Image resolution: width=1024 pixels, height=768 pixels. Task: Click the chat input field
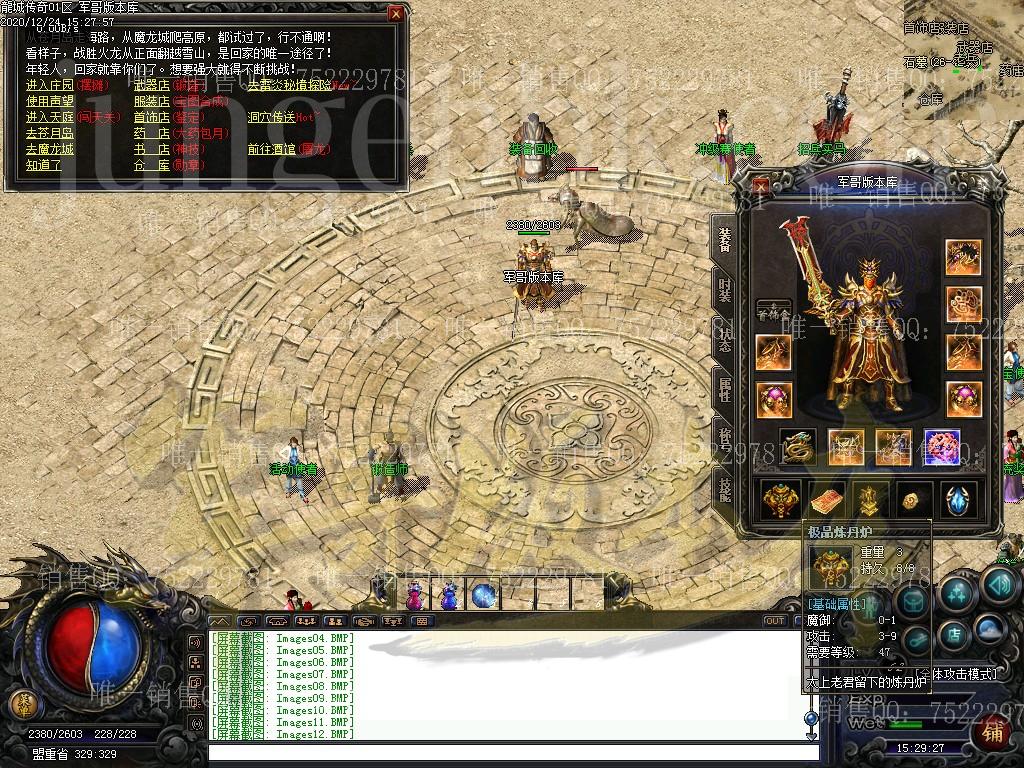pyautogui.click(x=500, y=751)
